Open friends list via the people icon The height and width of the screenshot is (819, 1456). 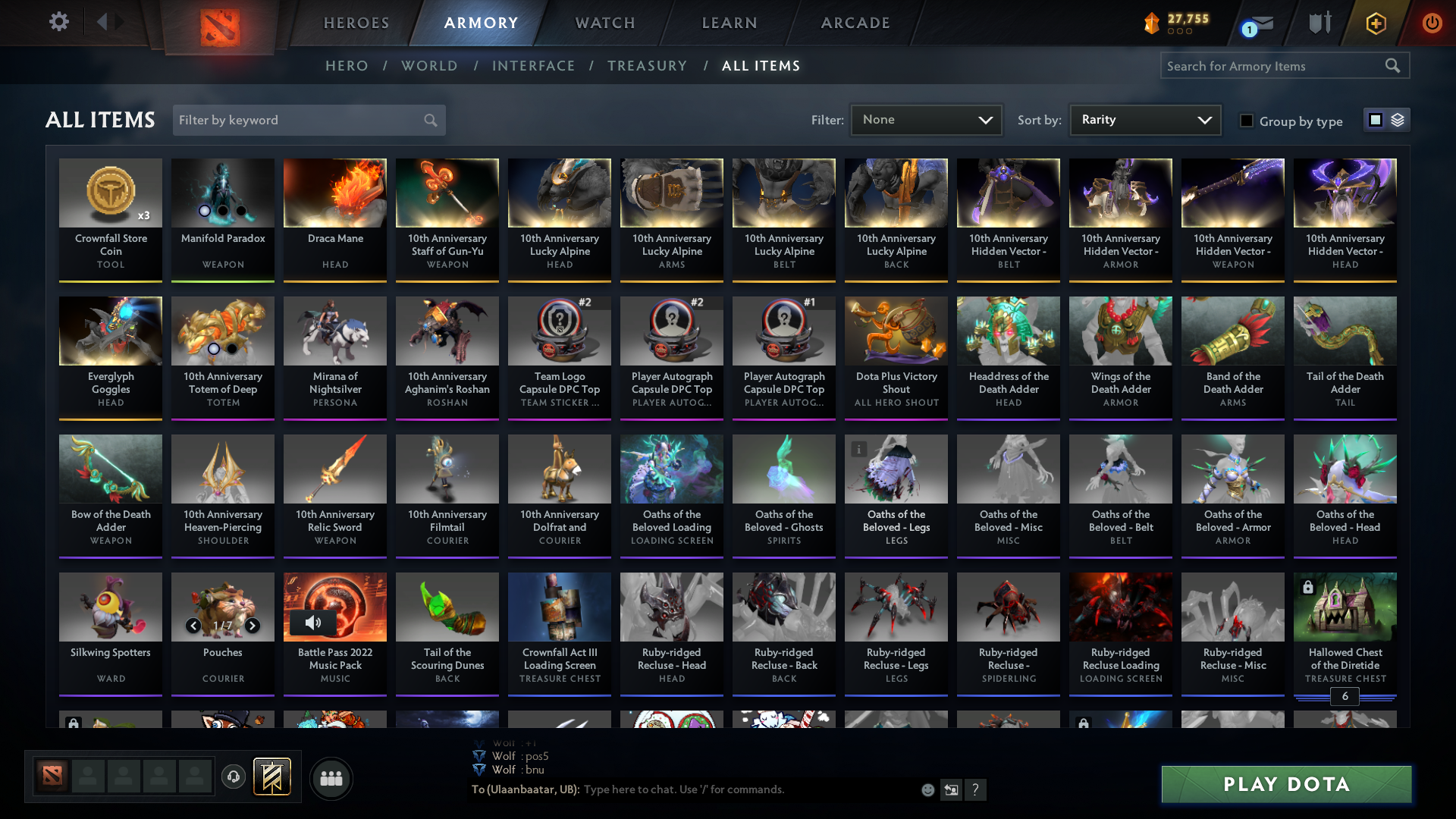[x=330, y=778]
